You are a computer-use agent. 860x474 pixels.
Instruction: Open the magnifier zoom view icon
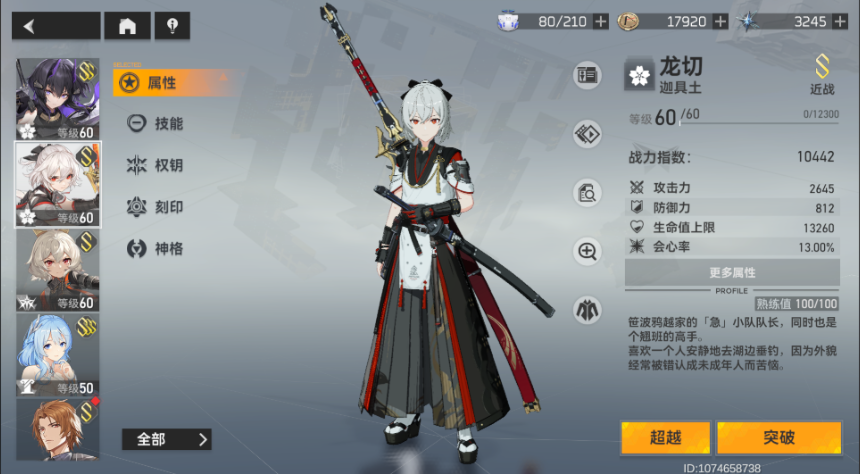pos(587,251)
